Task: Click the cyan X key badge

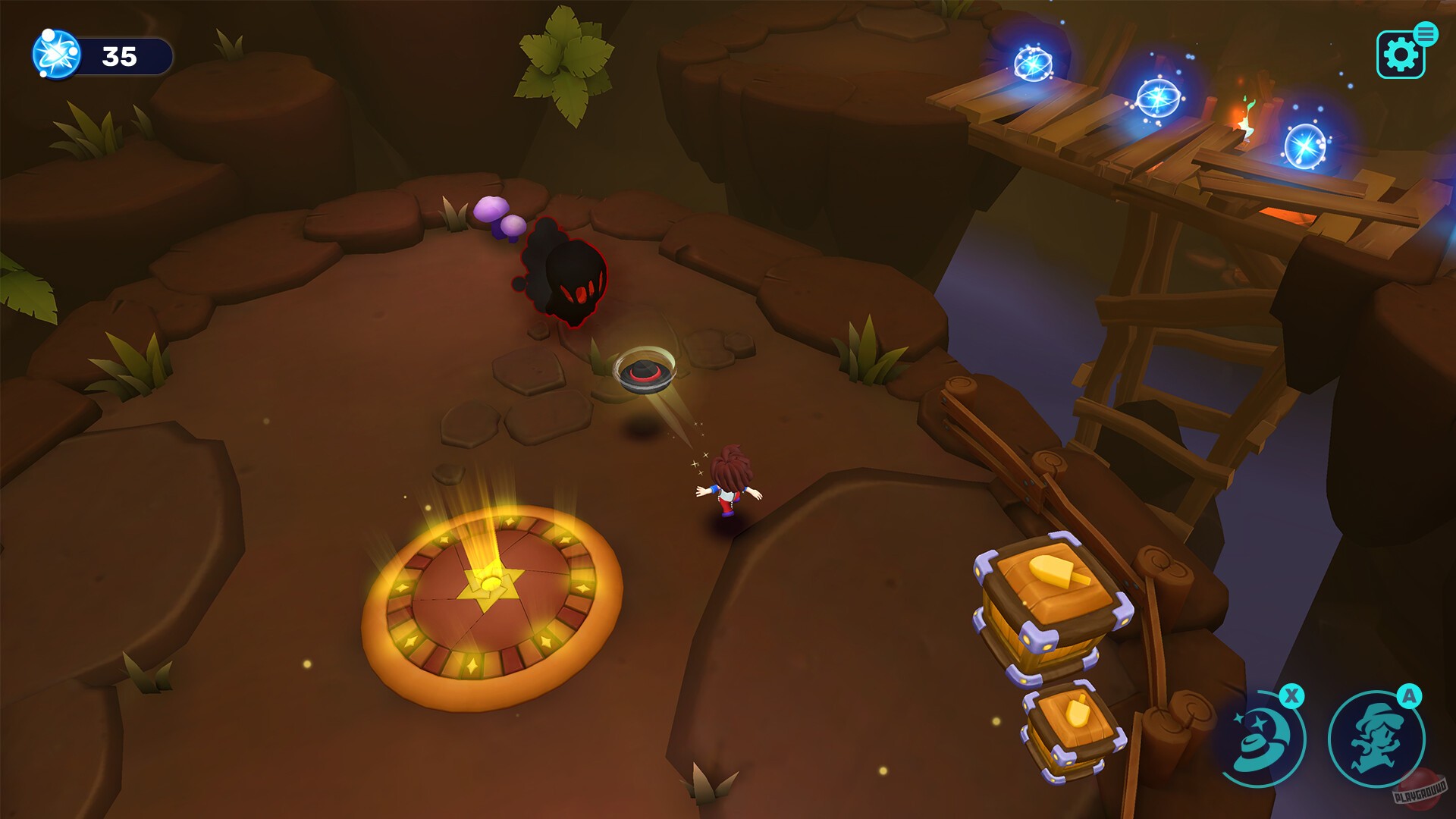Action: (x=1291, y=695)
